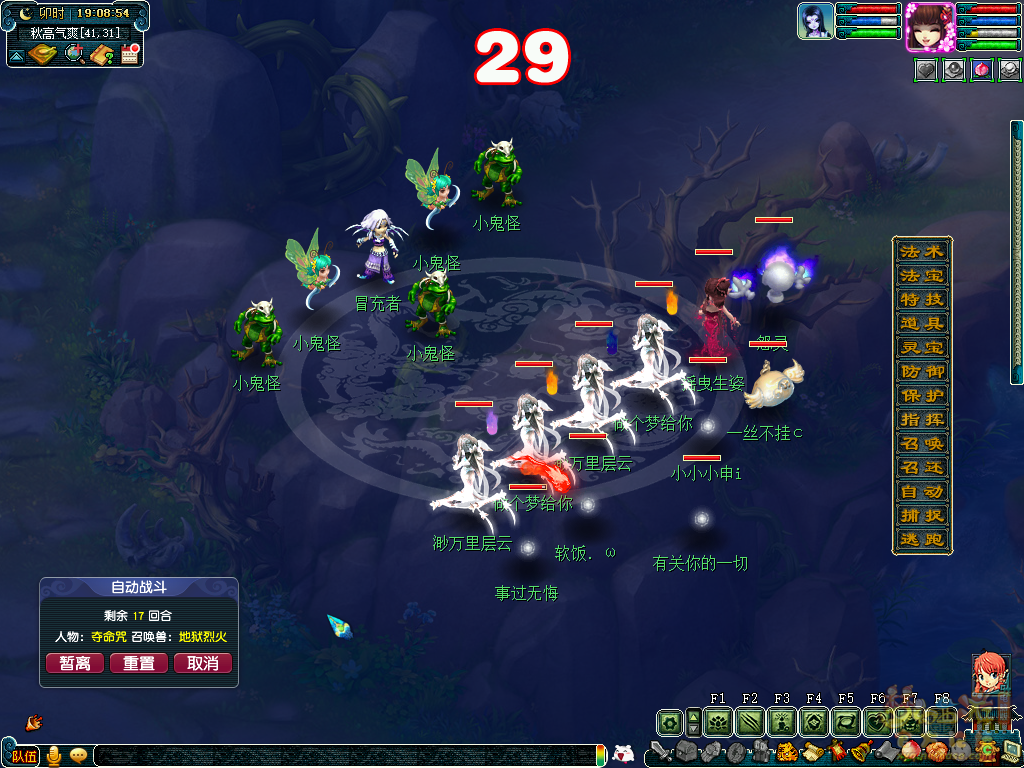Collapse the top-left info panel arrow

pos(17,56)
